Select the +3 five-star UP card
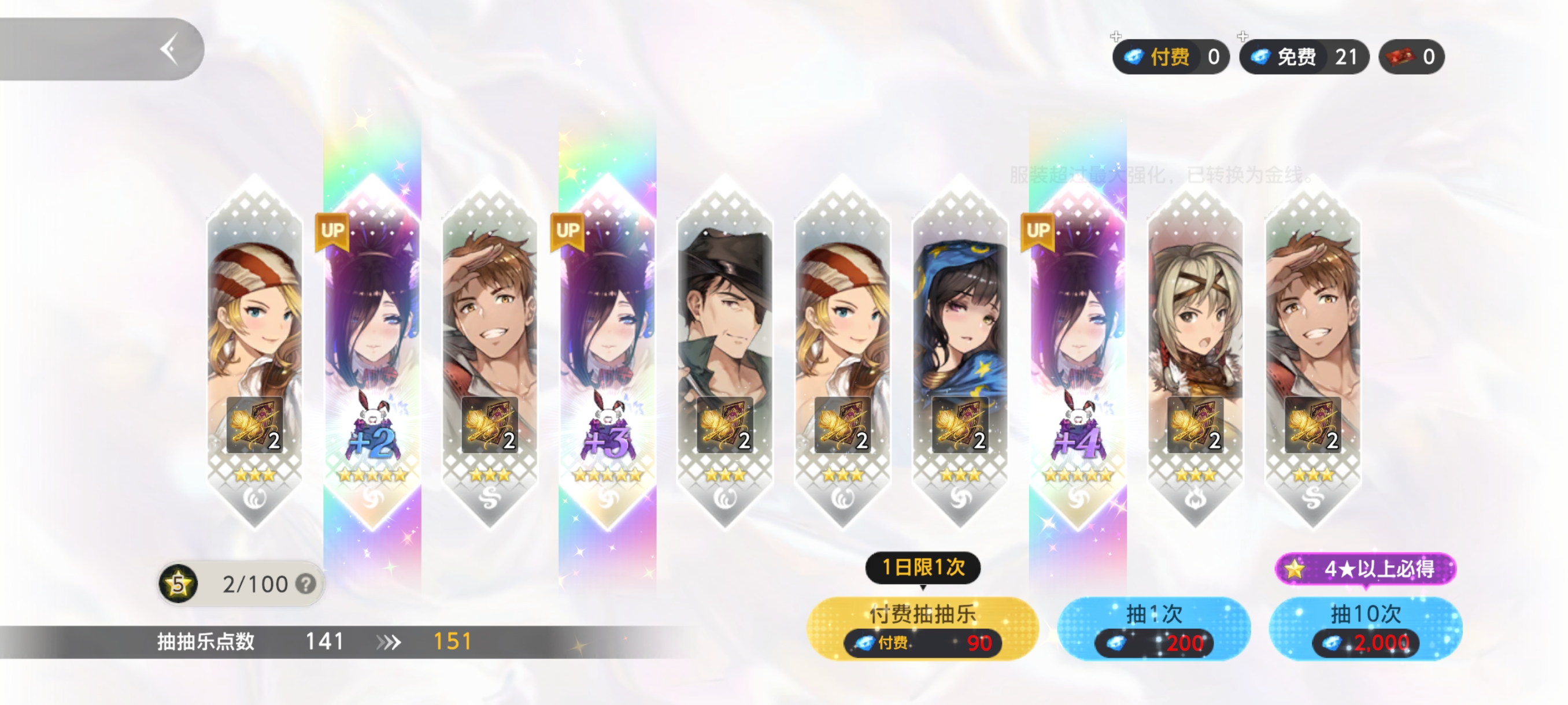 point(608,353)
